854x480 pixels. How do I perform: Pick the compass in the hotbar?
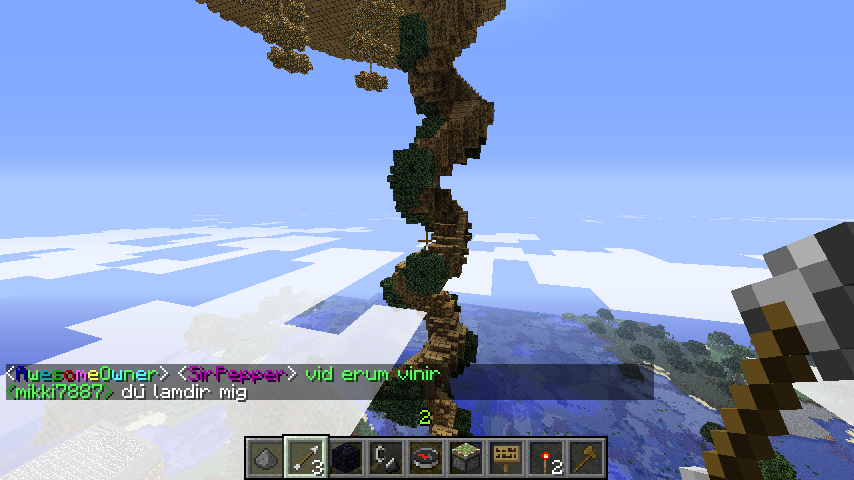[x=426, y=457]
